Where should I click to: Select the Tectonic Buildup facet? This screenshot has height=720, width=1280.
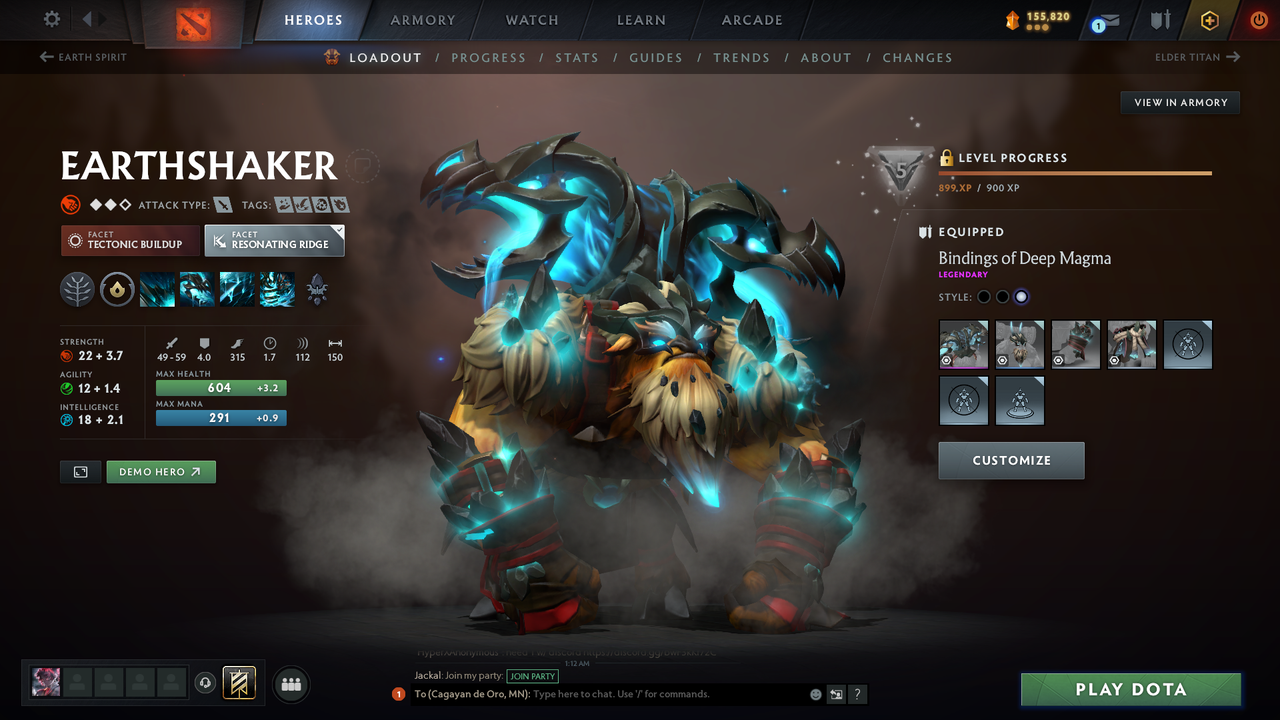coord(130,240)
